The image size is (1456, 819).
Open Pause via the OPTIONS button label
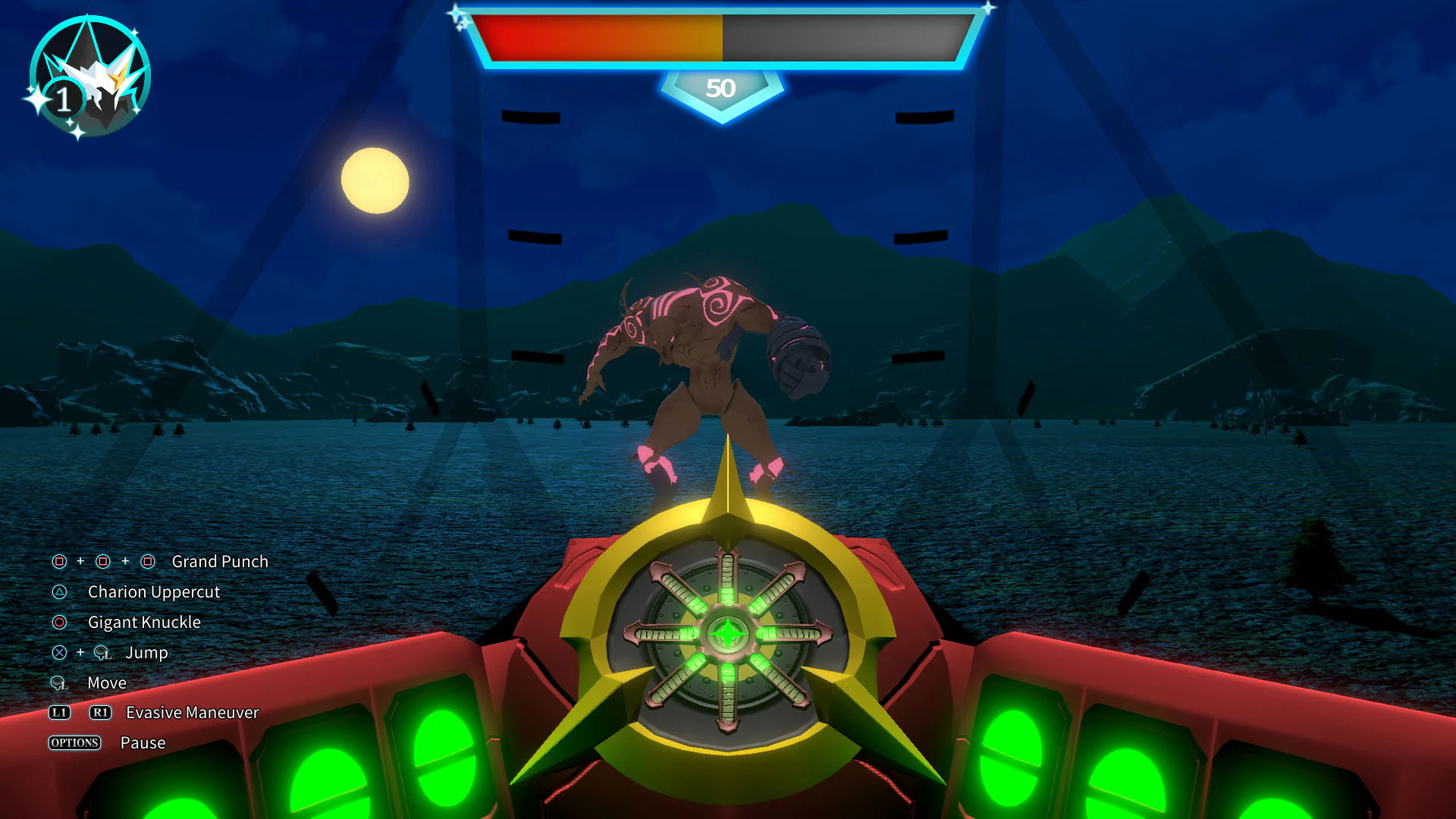[74, 743]
